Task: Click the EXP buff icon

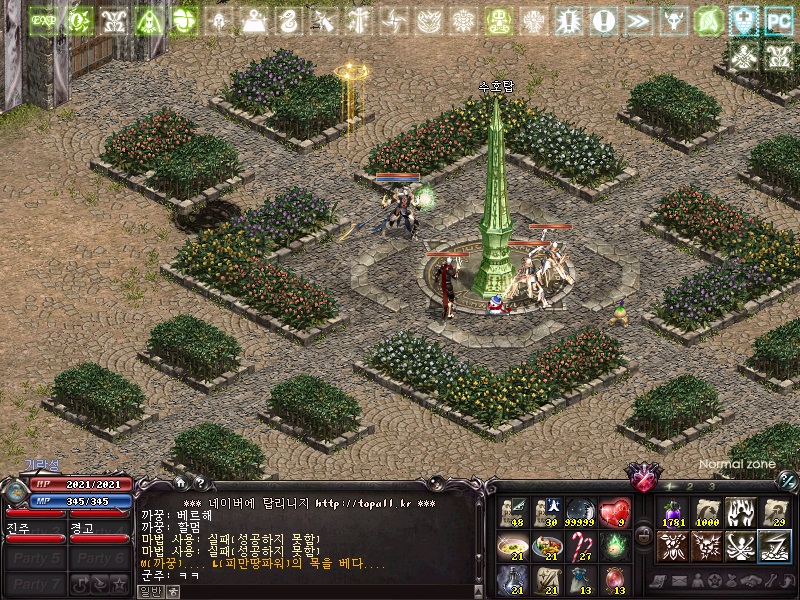Action: click(44, 20)
